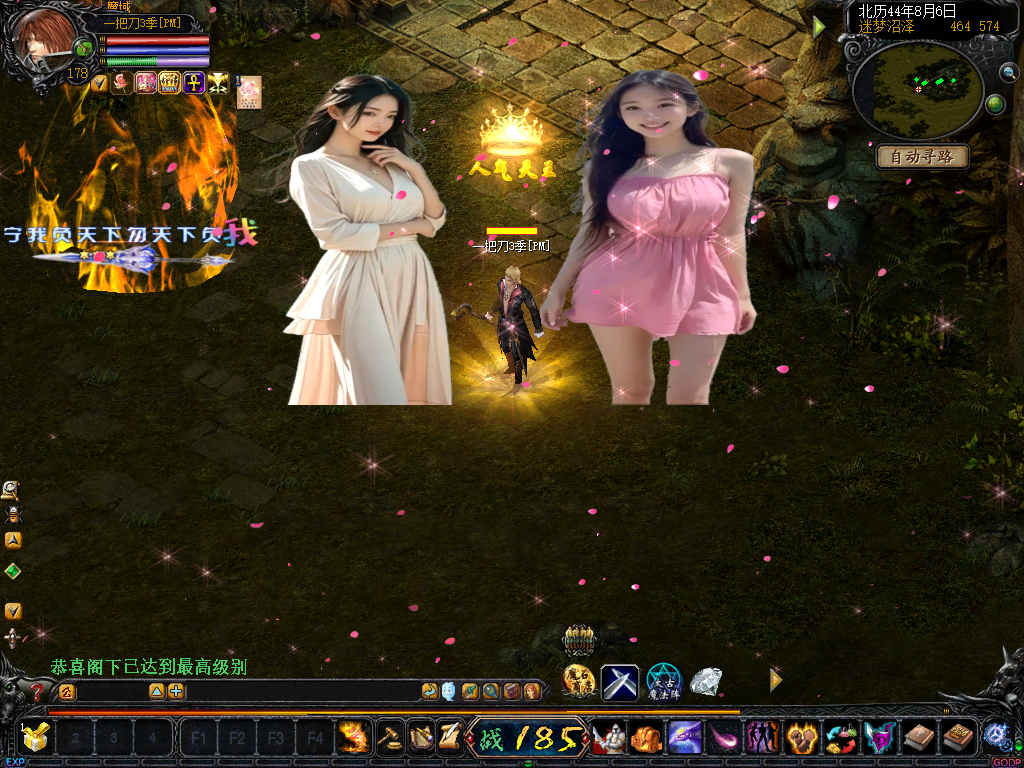The width and height of the screenshot is (1024, 768).
Task: Open the world map globe icon
Action: 995,104
